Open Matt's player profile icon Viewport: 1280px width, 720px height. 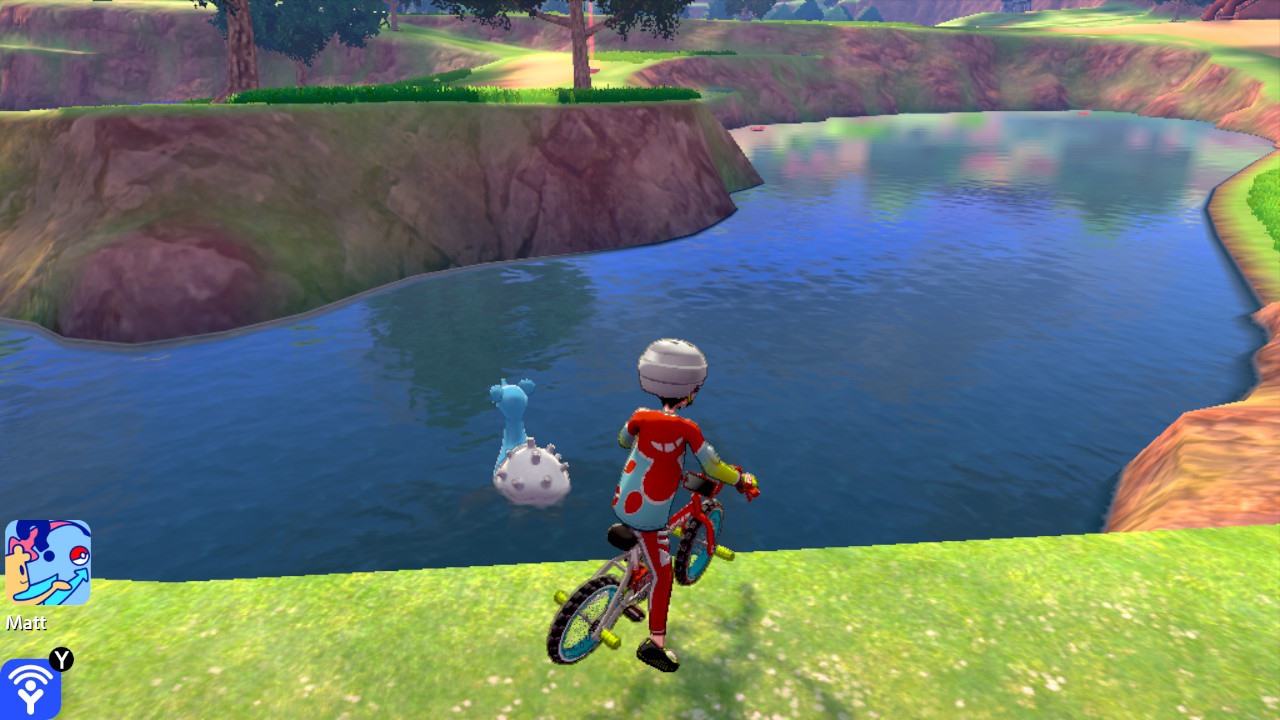[x=48, y=562]
